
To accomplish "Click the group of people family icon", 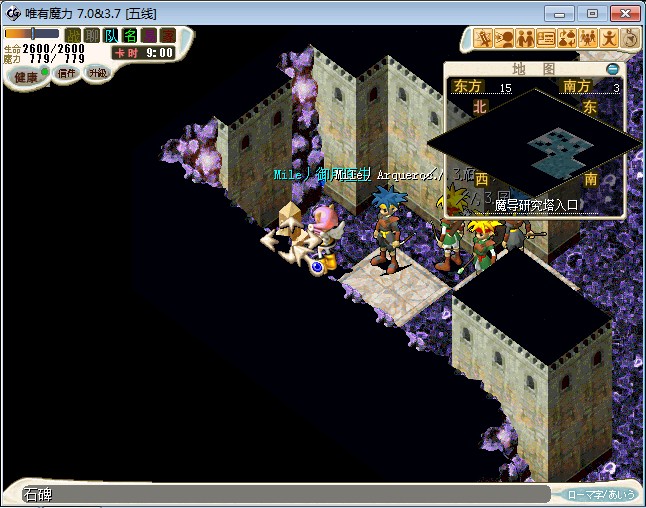I will pos(588,39).
